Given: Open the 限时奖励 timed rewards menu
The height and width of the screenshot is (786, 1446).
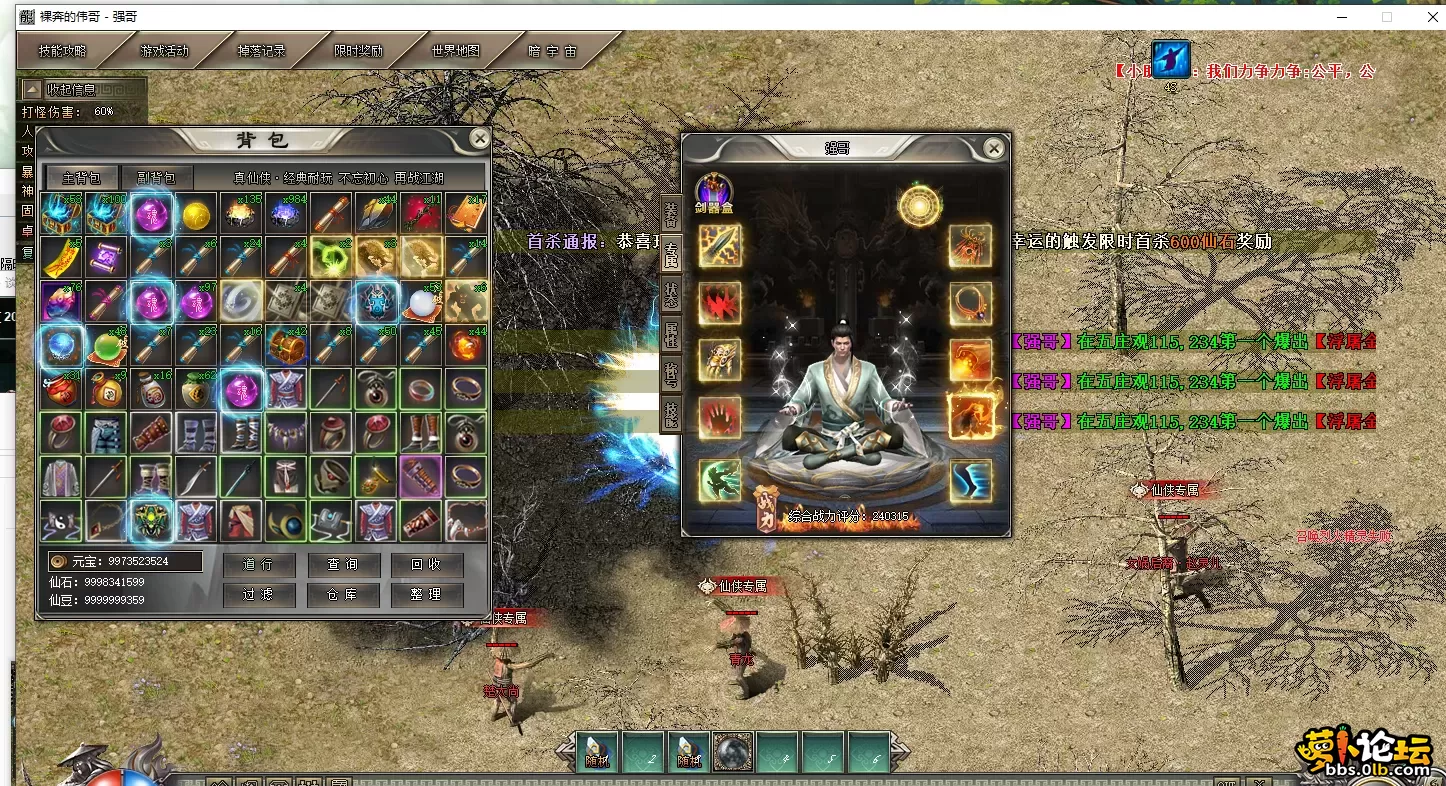Looking at the screenshot, I should pos(358,51).
